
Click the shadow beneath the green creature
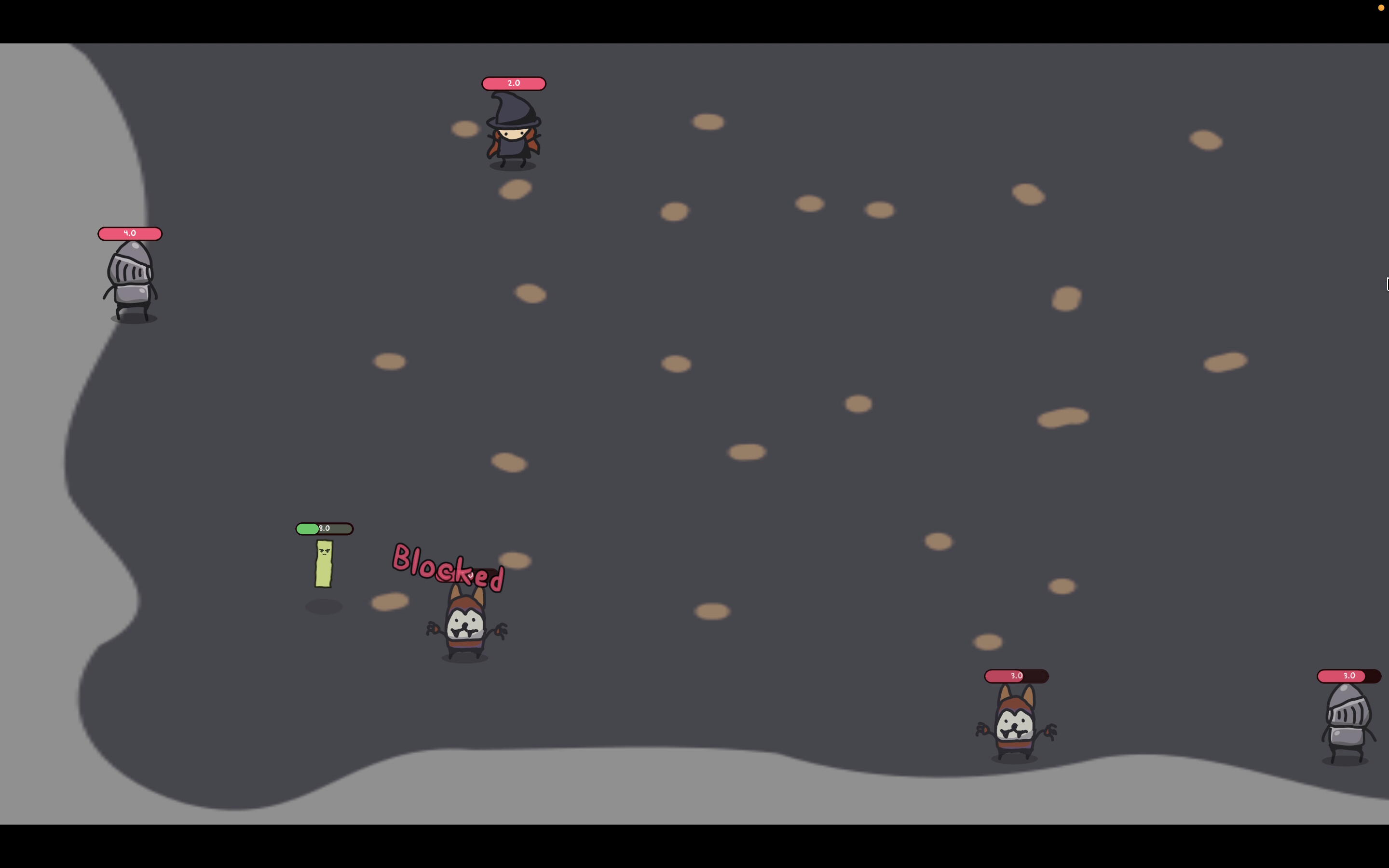click(324, 606)
